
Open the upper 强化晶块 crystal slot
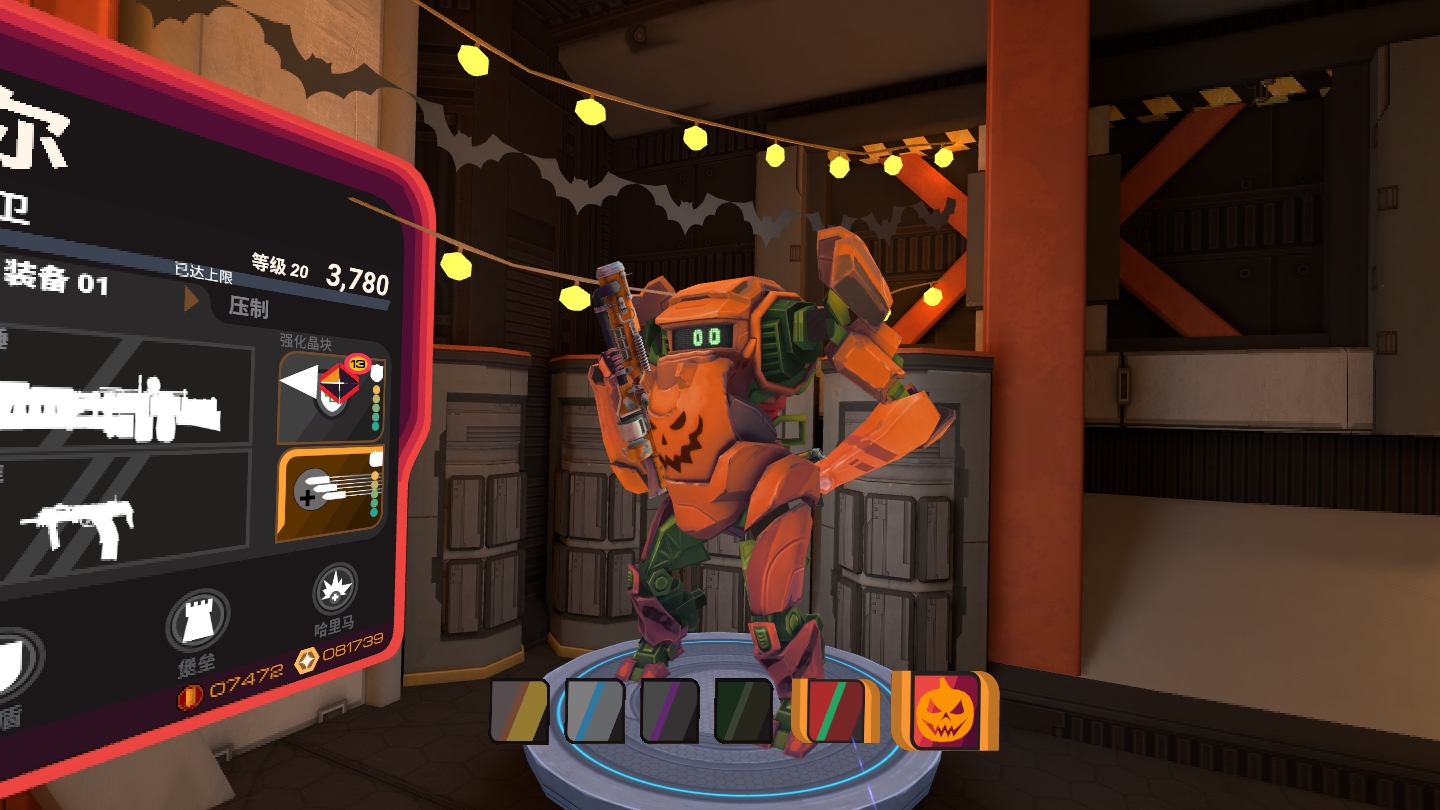331,396
